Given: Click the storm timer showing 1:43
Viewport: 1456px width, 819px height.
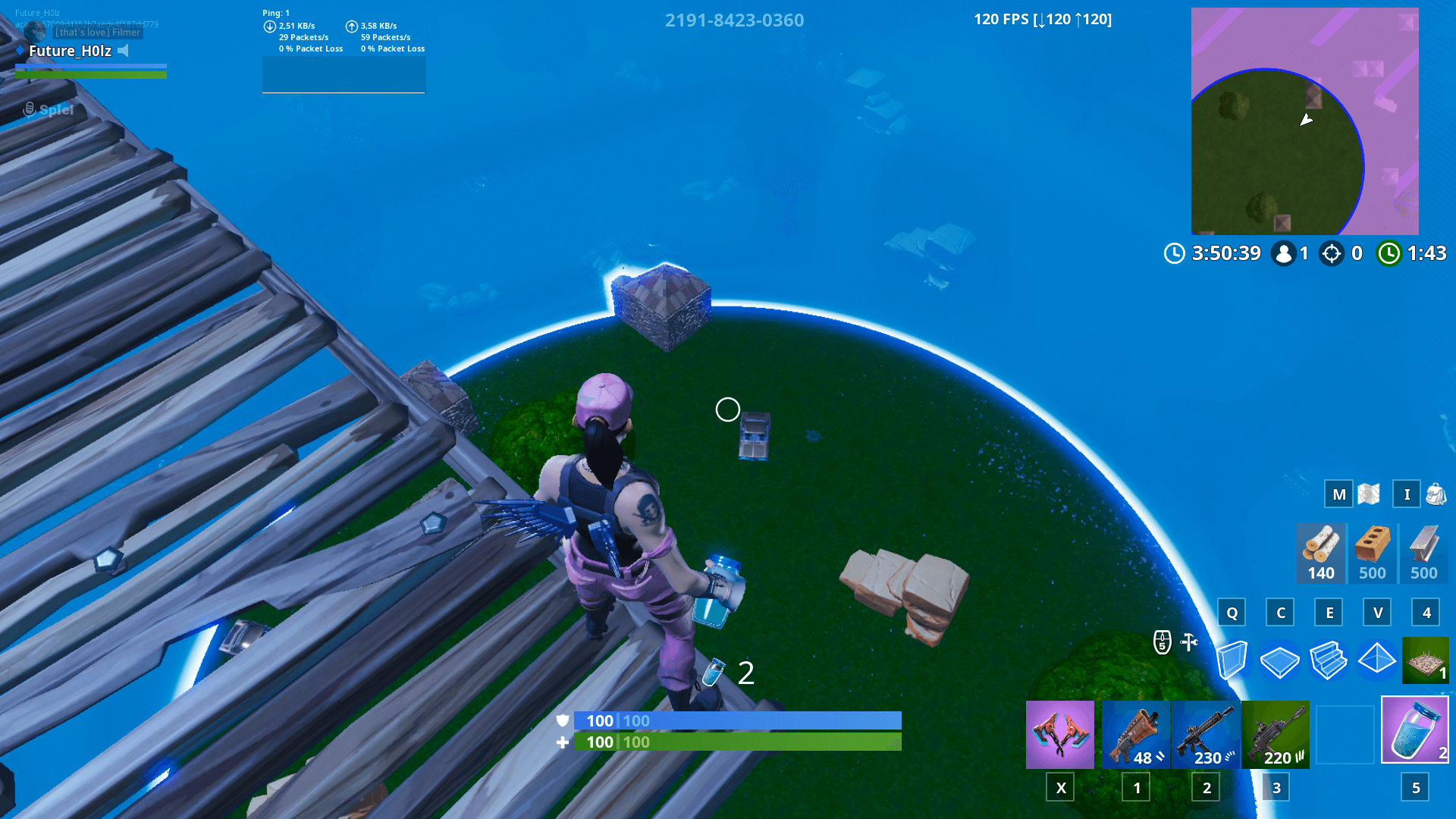Looking at the screenshot, I should [1412, 253].
